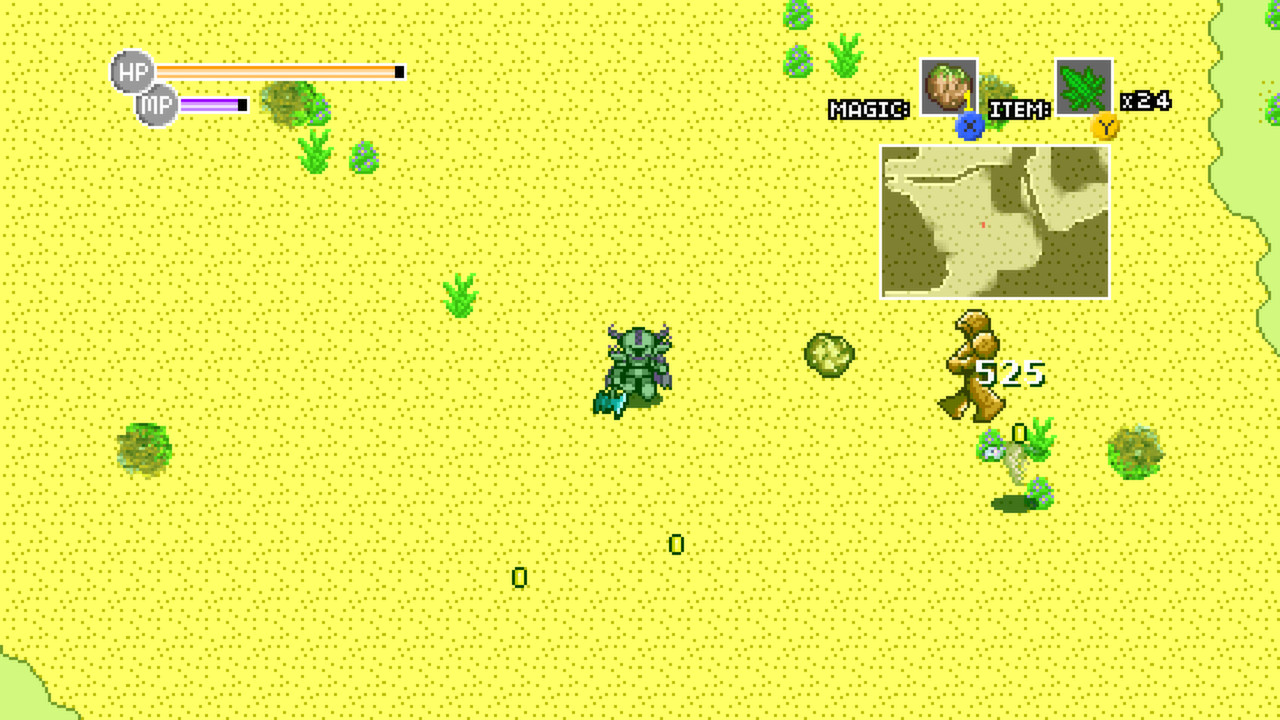This screenshot has height=720, width=1280.
Task: Click the small slime near the statue
Action: point(993,450)
